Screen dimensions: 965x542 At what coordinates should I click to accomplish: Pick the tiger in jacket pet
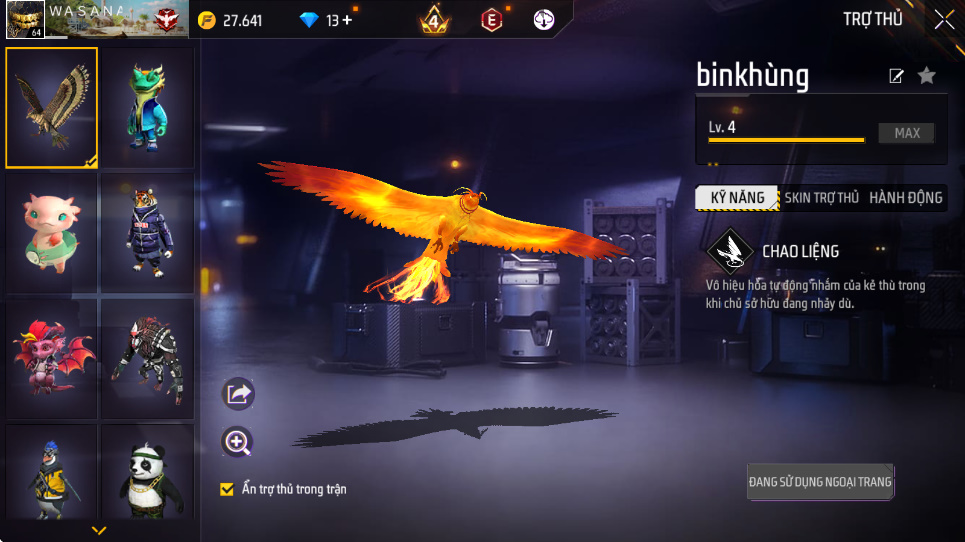coord(147,232)
